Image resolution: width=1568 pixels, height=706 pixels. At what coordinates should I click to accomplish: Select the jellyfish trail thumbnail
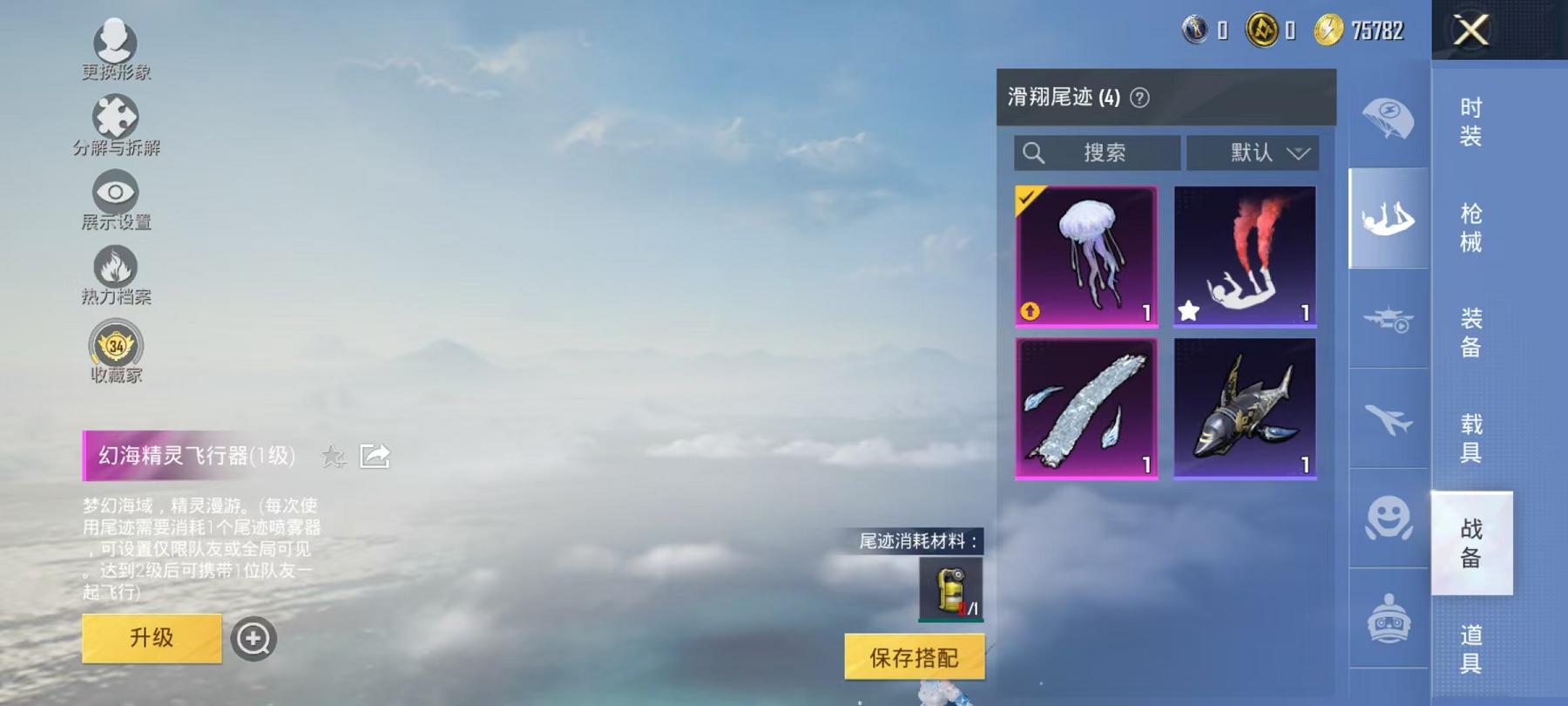(1085, 255)
